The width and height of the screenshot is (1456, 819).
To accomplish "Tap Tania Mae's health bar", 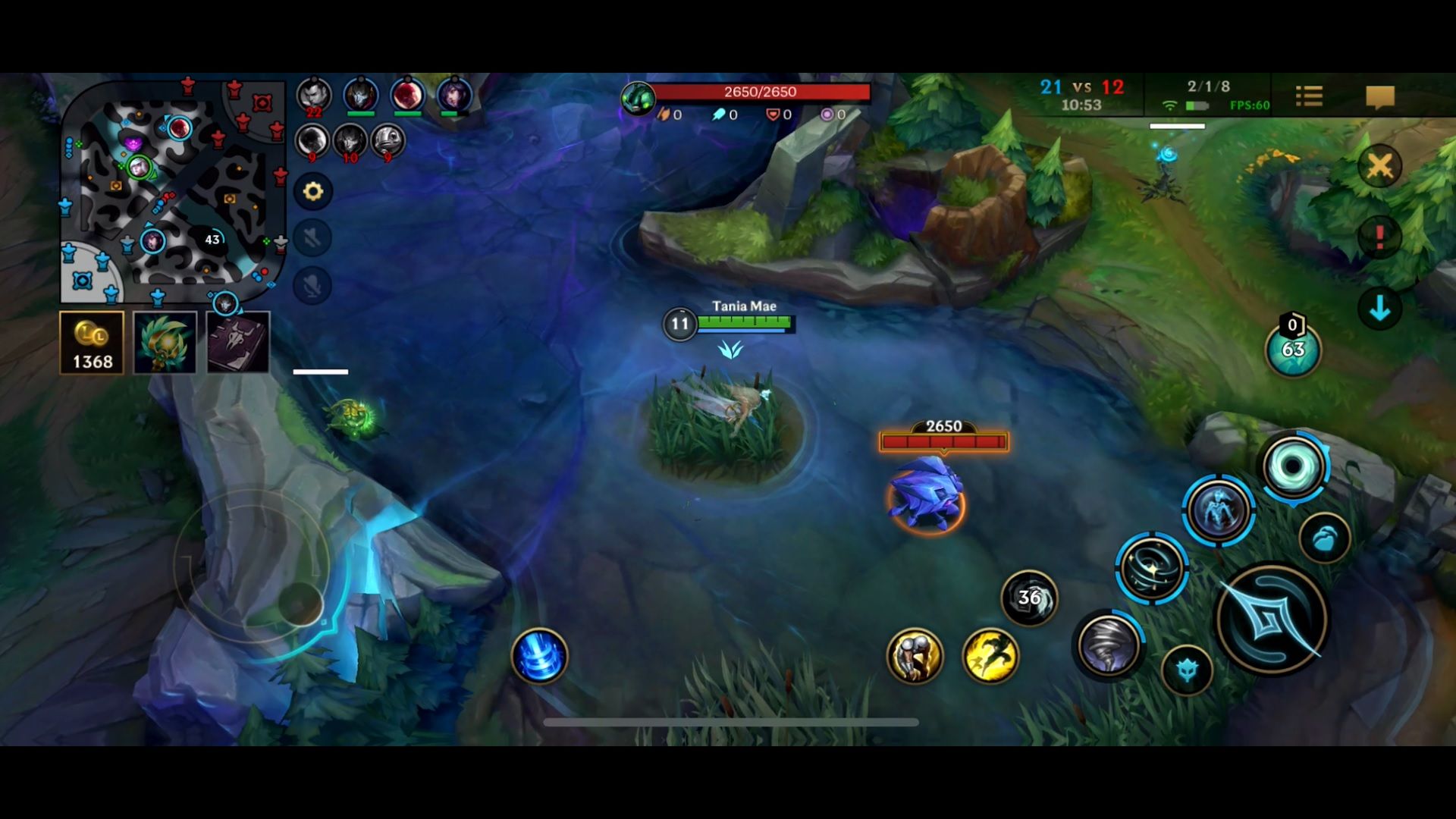I will point(747,322).
